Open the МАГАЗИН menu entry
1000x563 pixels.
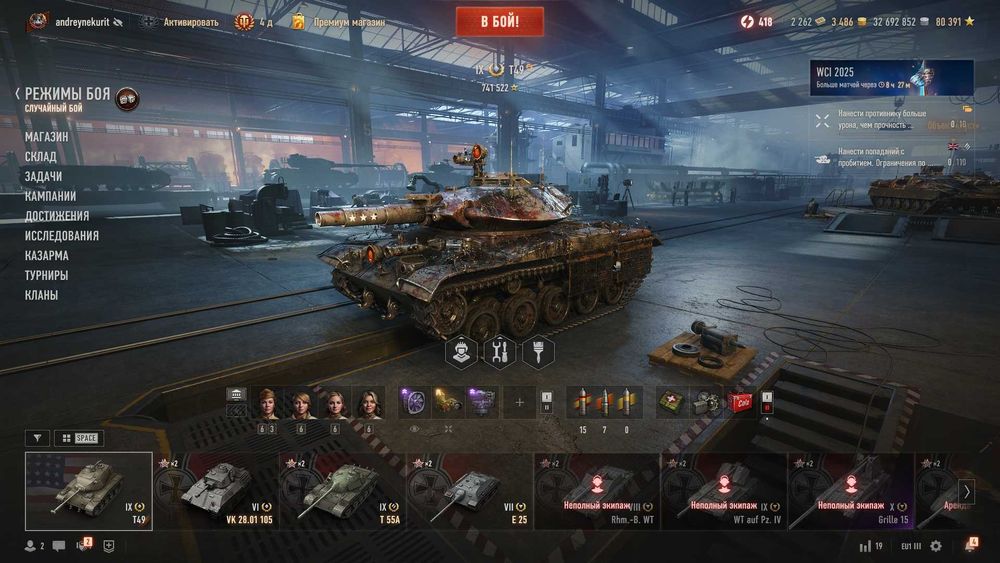47,136
